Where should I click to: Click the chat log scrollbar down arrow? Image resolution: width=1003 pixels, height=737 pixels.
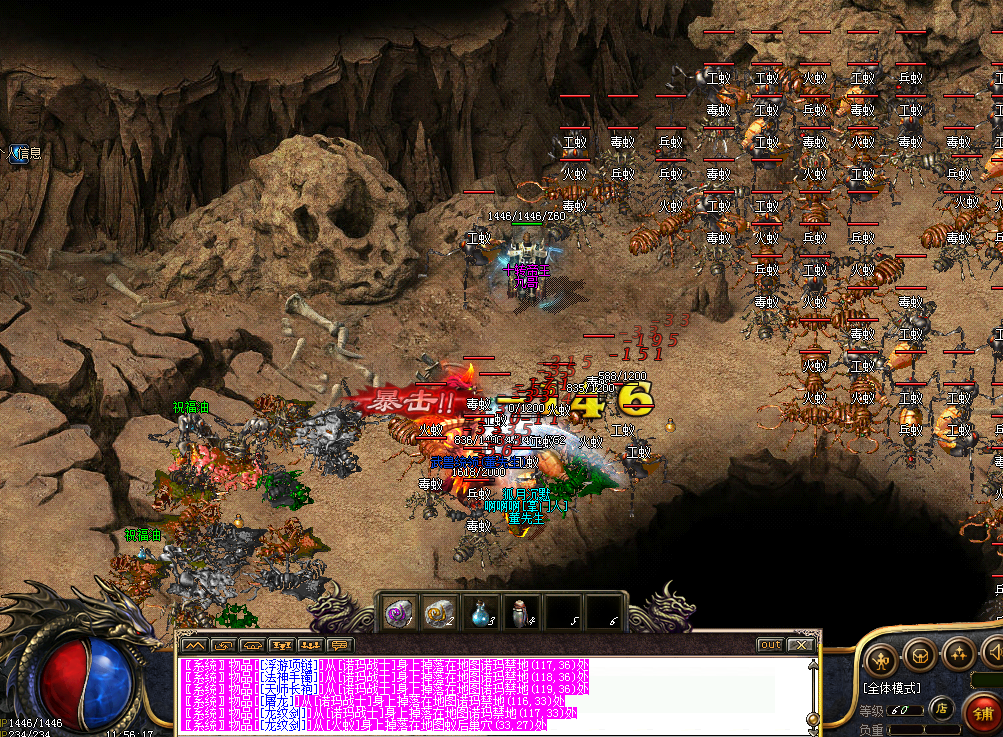pyautogui.click(x=812, y=730)
